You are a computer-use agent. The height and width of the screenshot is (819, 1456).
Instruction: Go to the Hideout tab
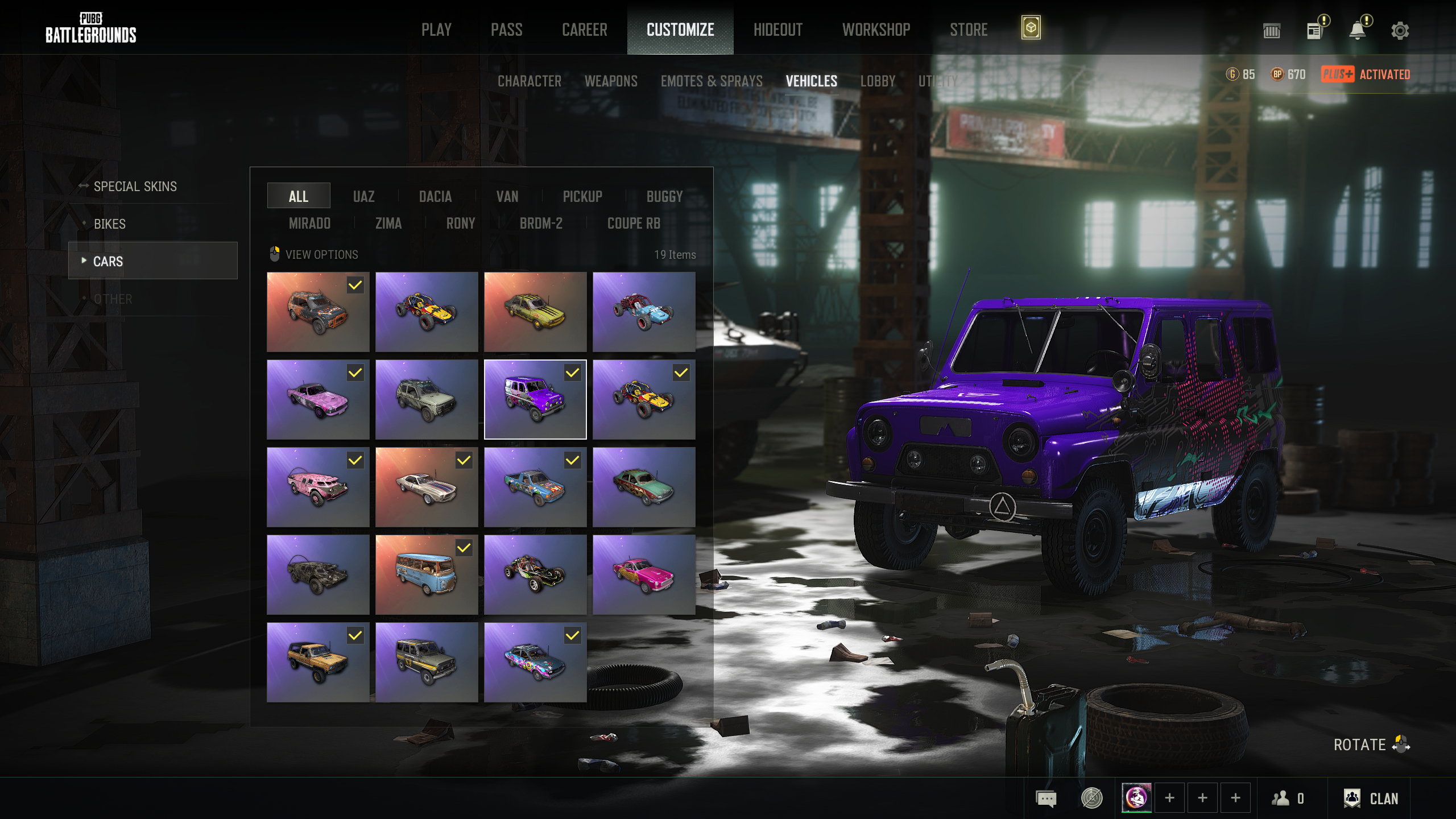pyautogui.click(x=777, y=30)
